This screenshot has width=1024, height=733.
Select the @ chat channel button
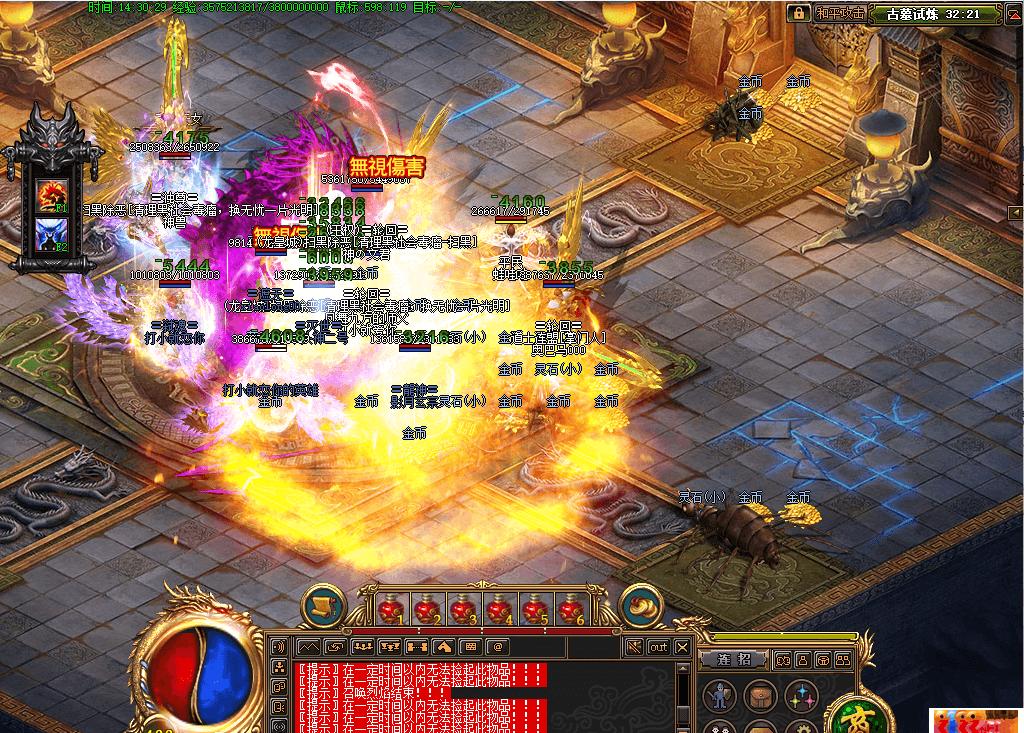[495, 647]
